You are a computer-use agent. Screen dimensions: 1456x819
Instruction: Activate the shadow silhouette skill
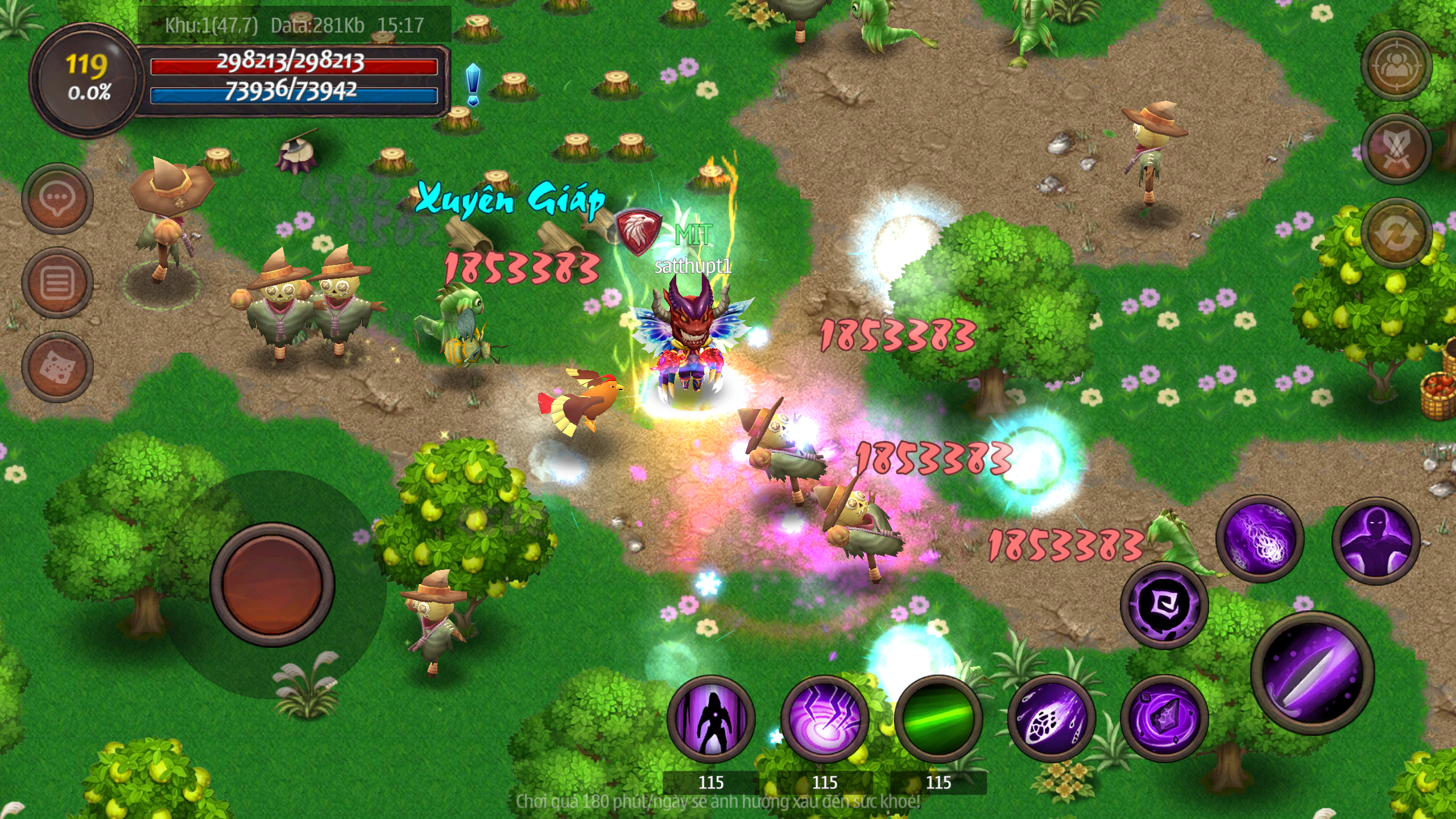click(711, 719)
